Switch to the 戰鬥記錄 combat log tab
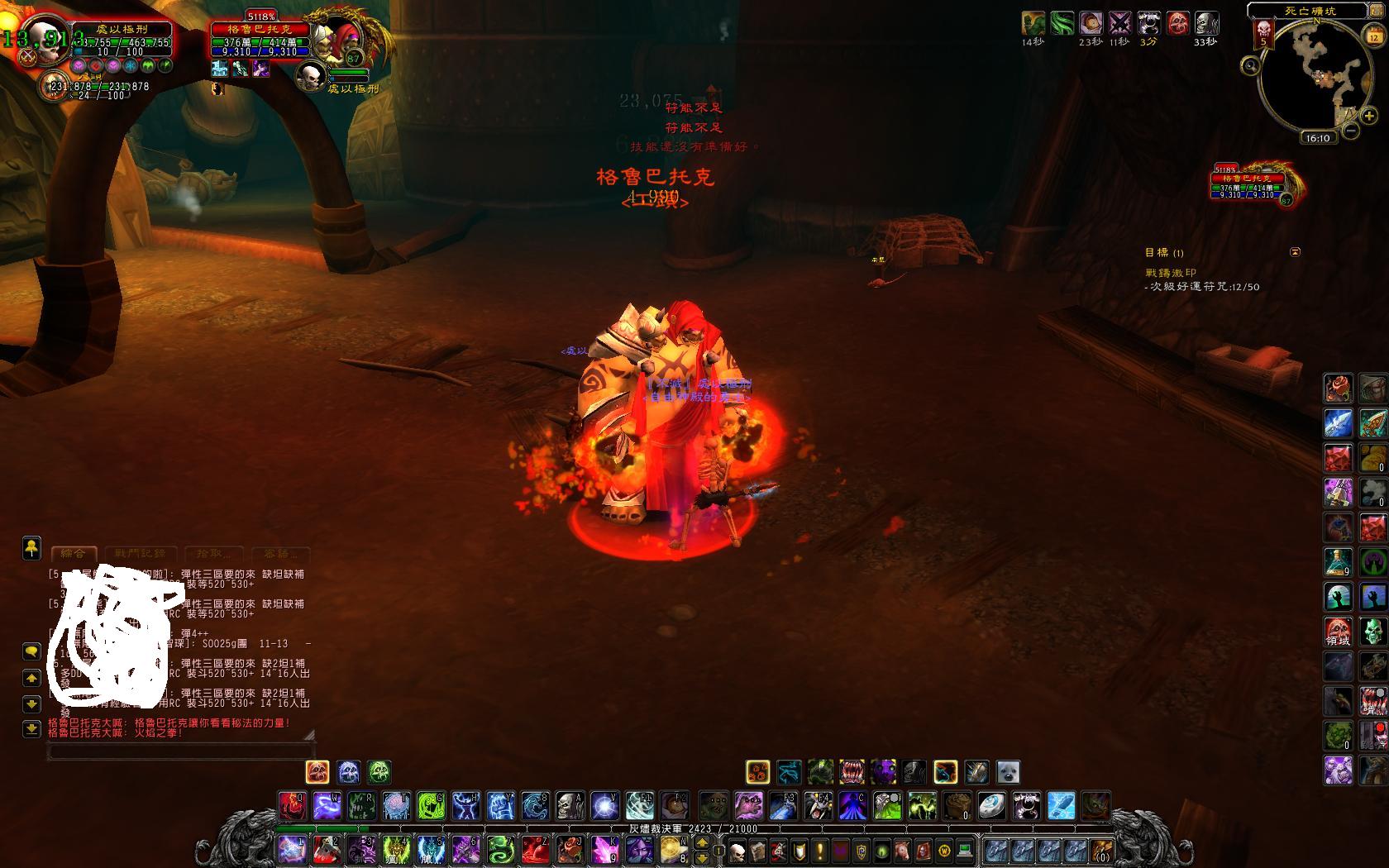The image size is (1389, 868). [x=140, y=553]
